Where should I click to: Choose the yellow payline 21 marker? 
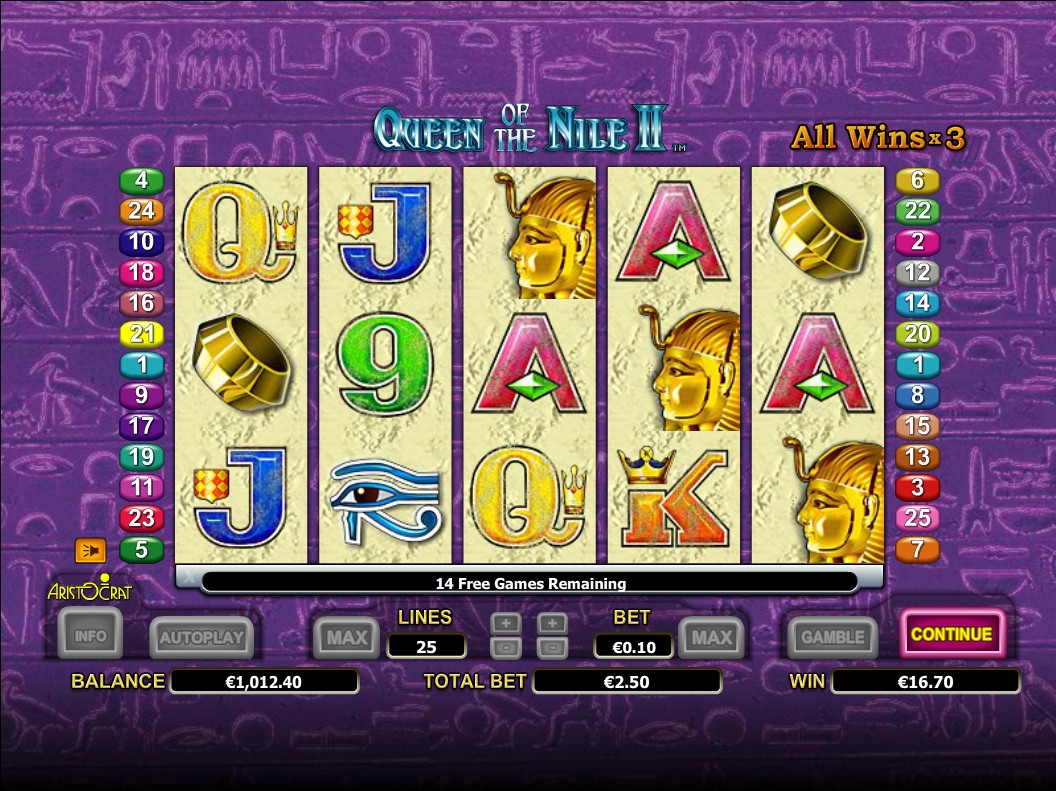point(141,334)
